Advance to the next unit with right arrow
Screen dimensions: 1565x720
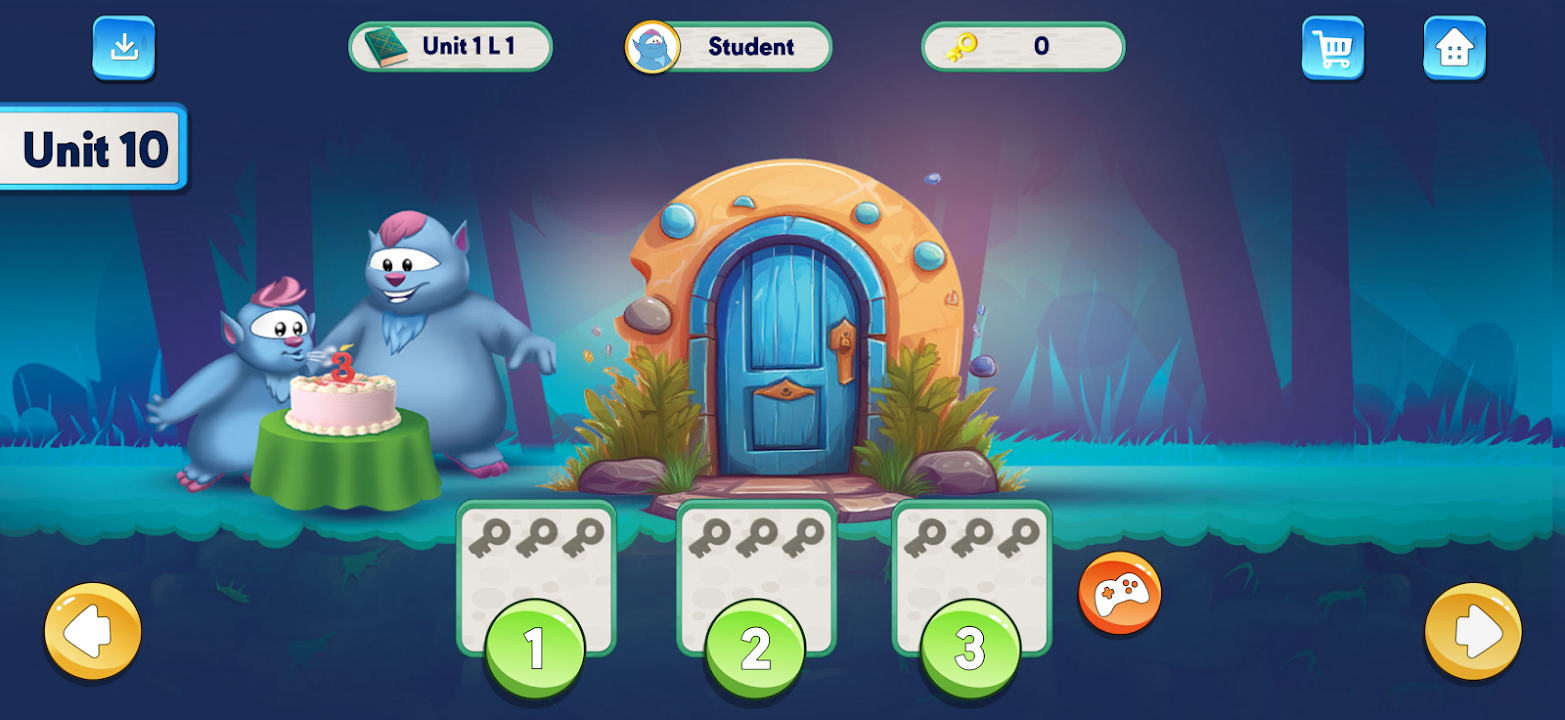tap(1472, 632)
